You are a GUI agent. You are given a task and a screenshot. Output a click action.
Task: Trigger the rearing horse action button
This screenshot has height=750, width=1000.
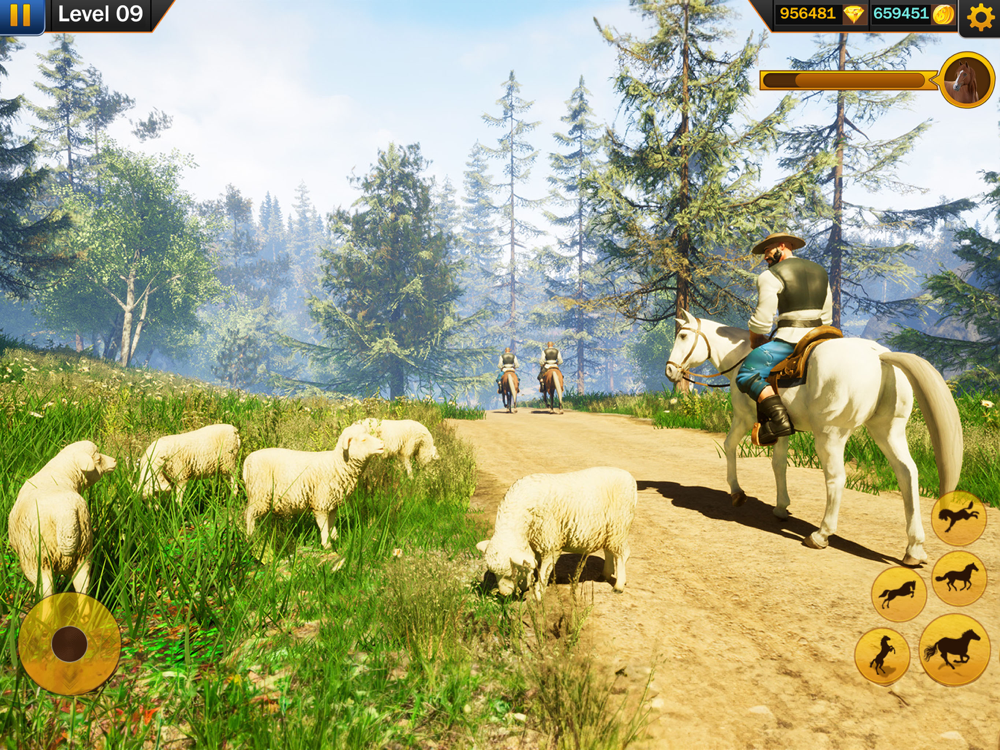click(x=882, y=656)
